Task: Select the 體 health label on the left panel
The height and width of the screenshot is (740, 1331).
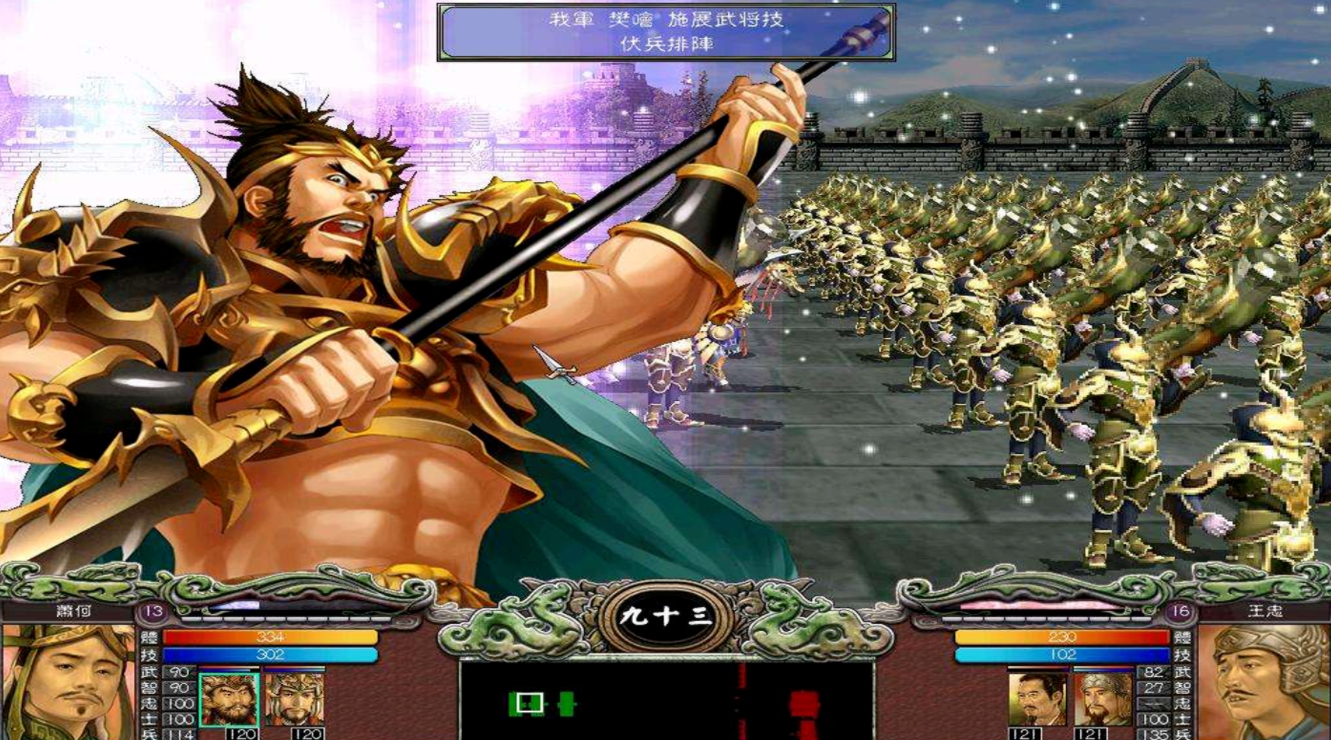Action: pos(148,638)
